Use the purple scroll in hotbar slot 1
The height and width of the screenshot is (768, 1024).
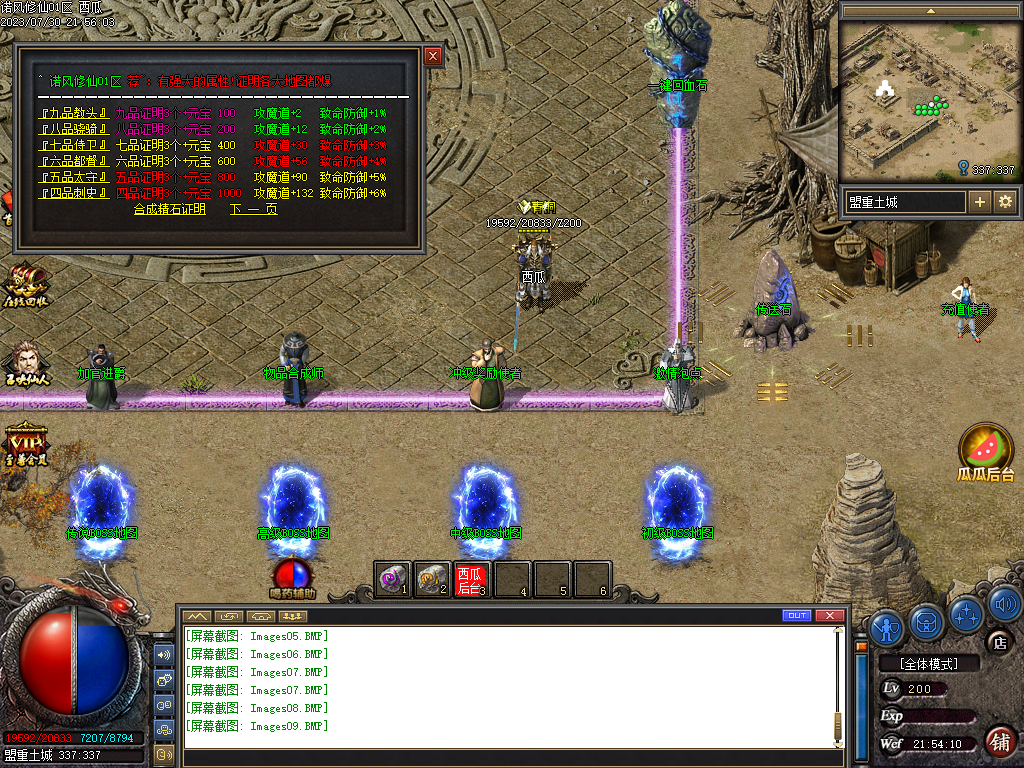393,578
